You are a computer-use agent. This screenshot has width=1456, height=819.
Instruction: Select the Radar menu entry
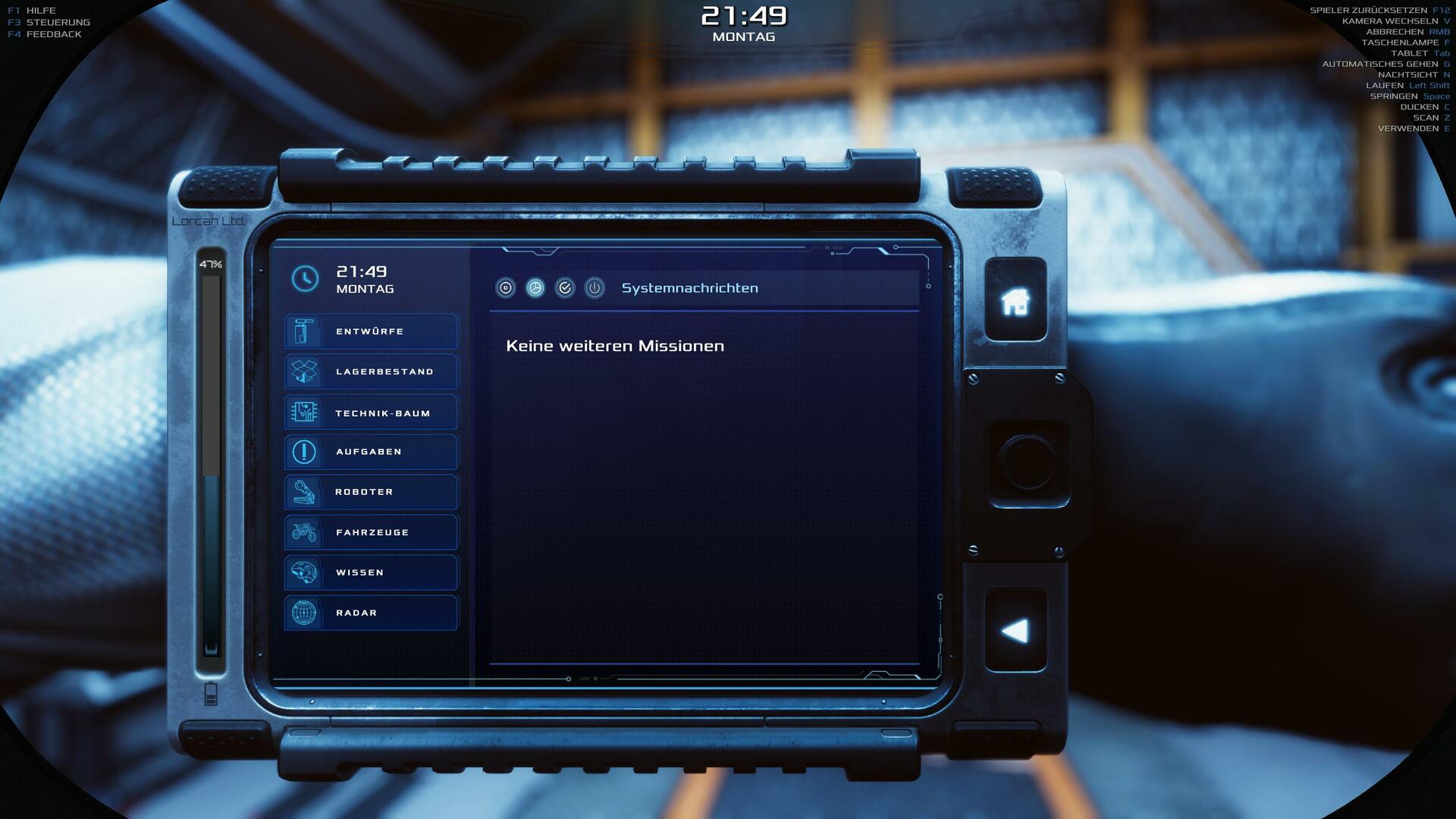pos(371,613)
